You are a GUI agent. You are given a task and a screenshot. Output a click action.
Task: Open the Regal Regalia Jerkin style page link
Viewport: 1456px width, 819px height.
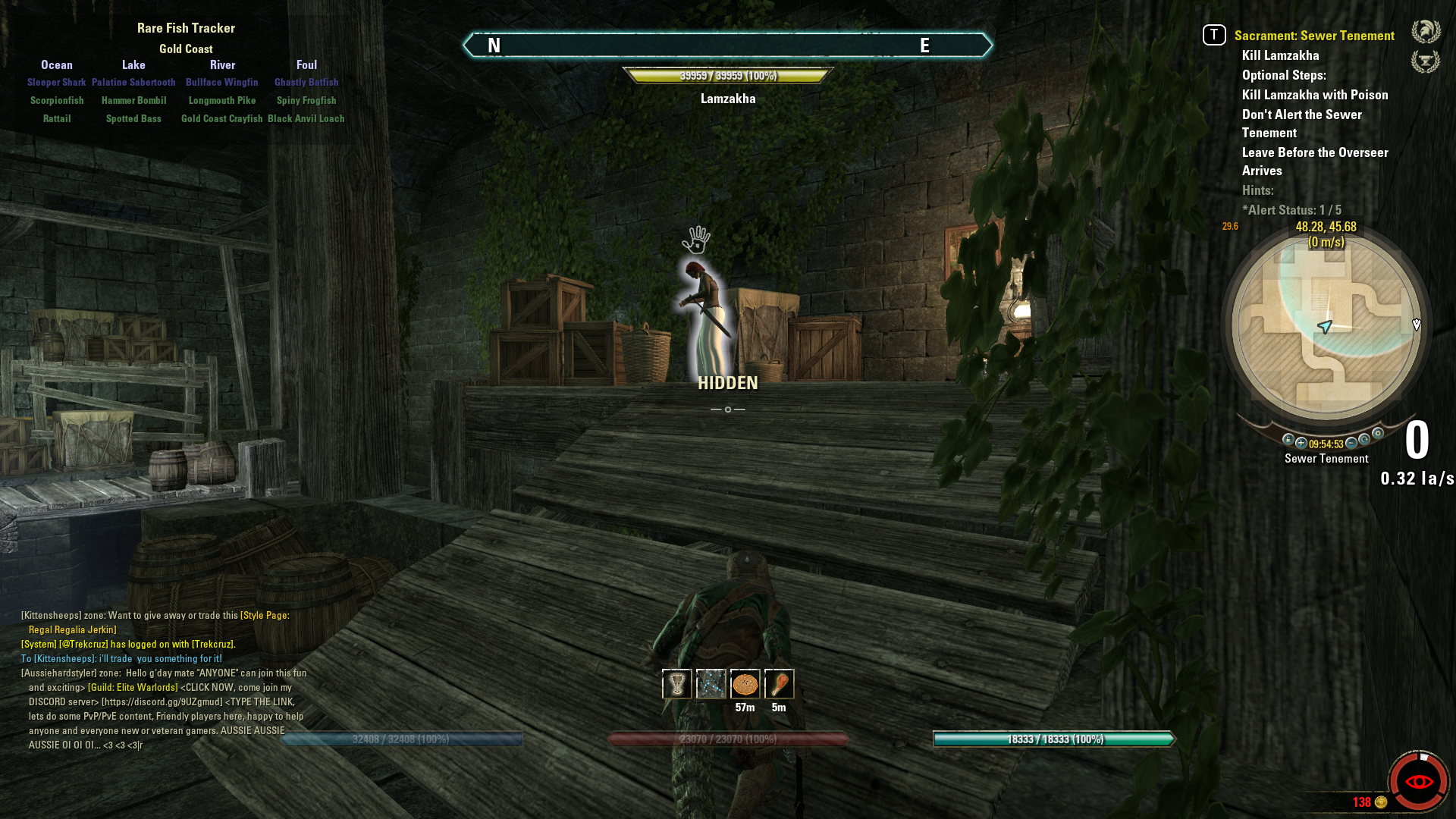point(73,629)
